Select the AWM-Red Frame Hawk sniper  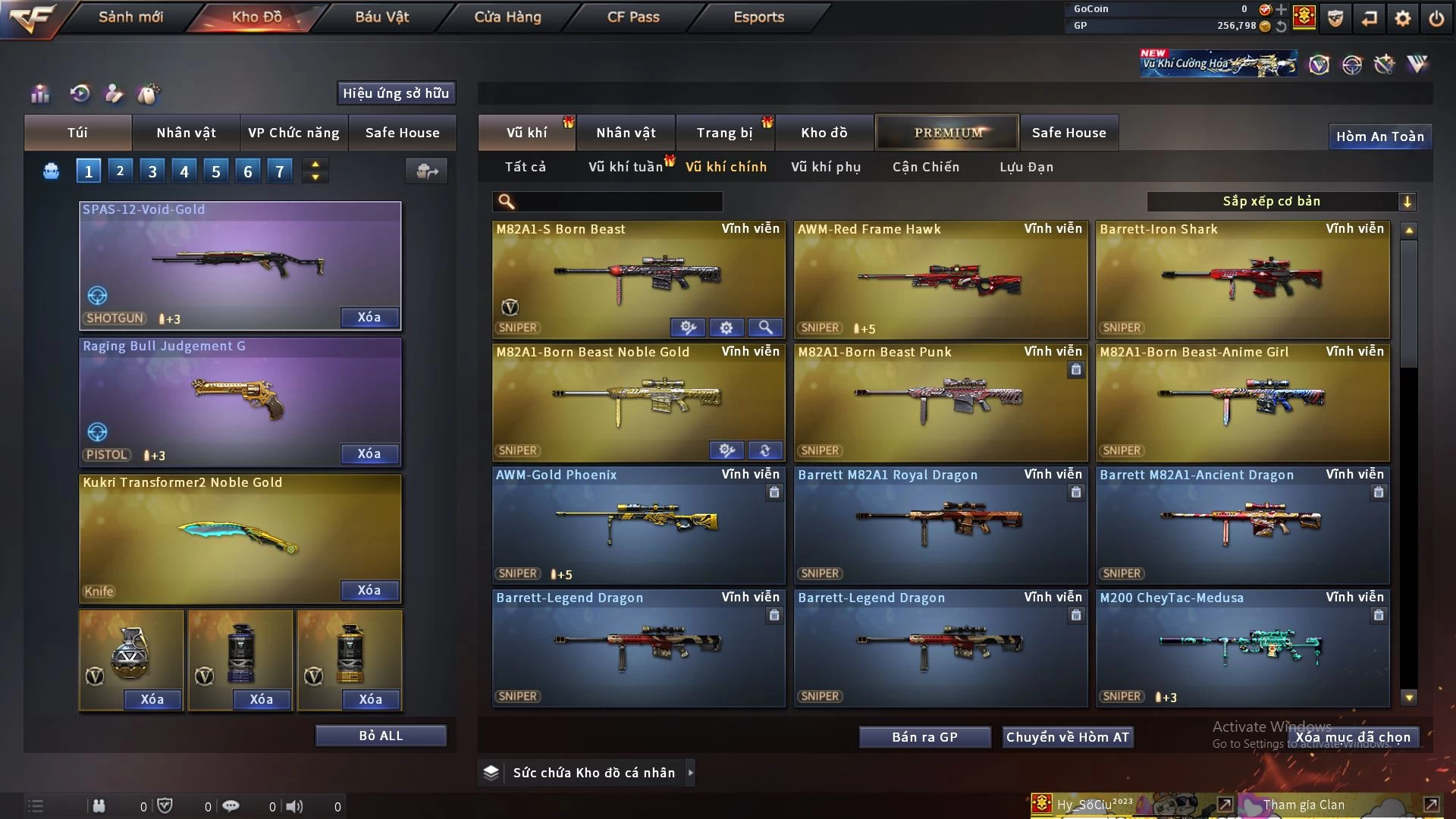point(940,281)
